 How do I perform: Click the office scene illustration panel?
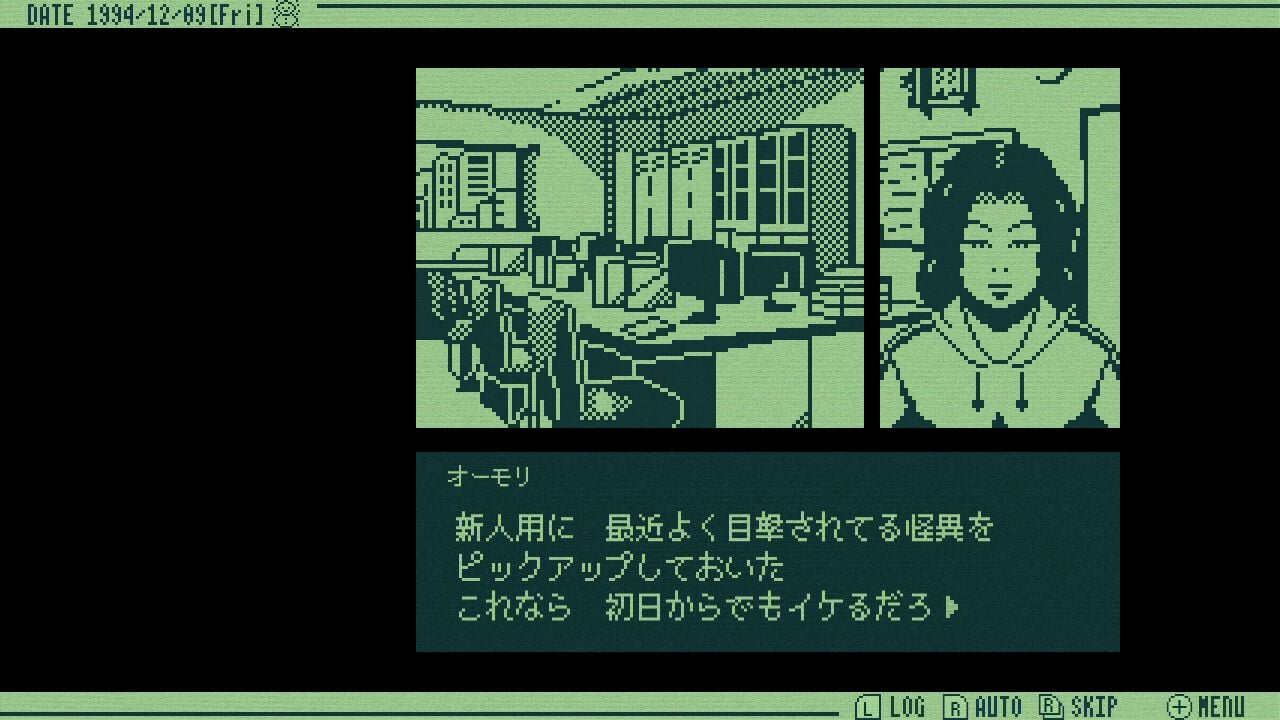(x=640, y=247)
